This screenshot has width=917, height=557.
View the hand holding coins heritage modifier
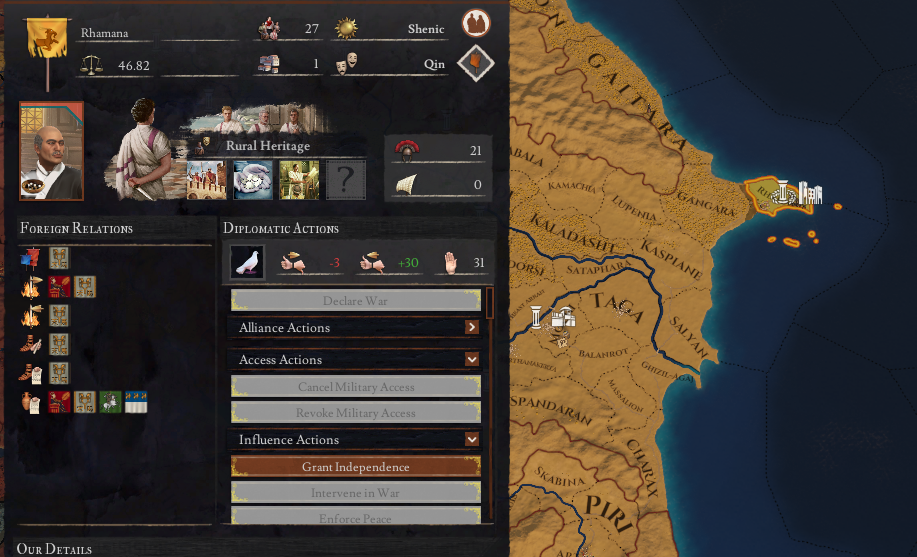click(x=253, y=181)
